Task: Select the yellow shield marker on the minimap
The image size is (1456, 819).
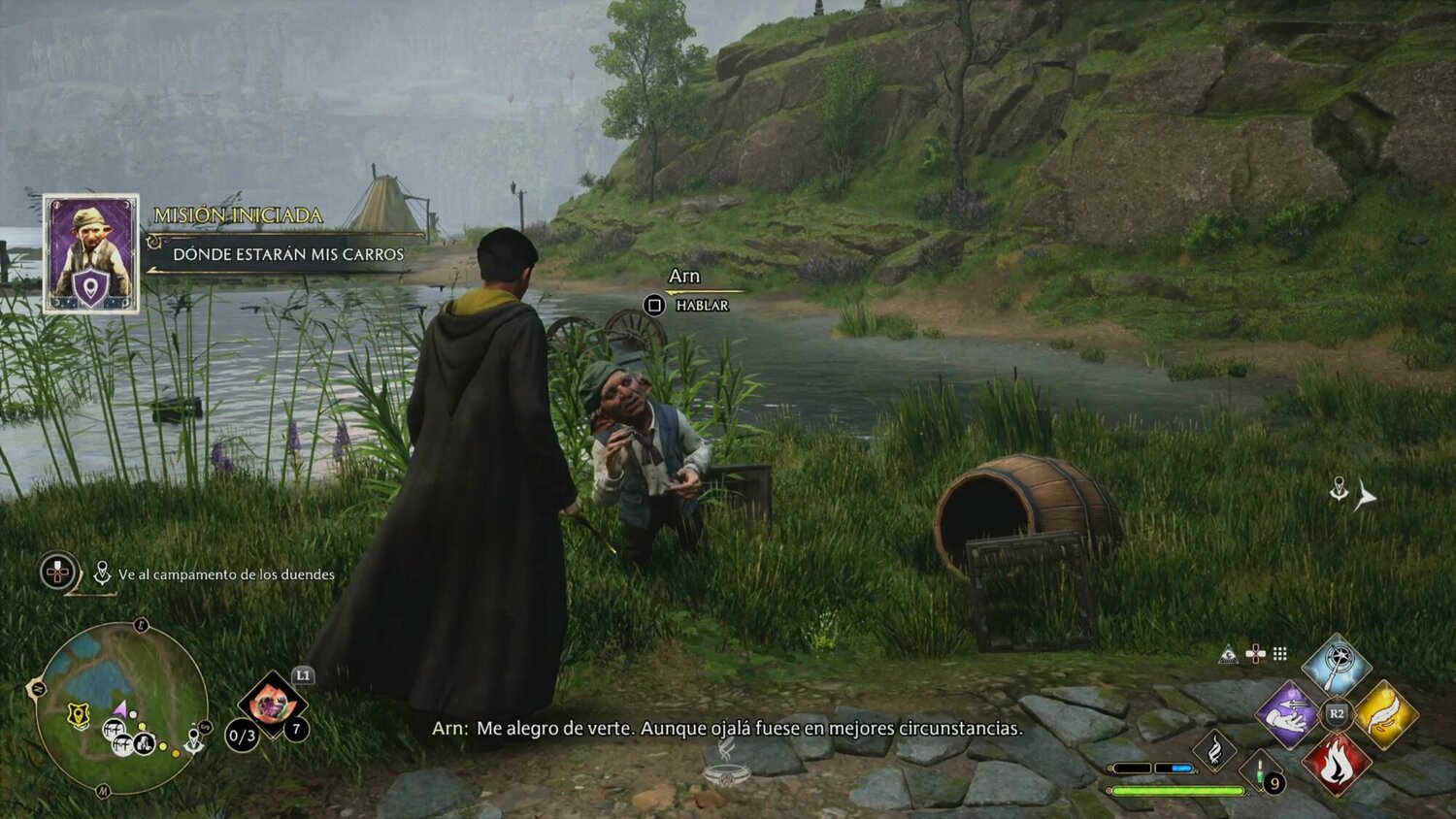Action: 78,713
